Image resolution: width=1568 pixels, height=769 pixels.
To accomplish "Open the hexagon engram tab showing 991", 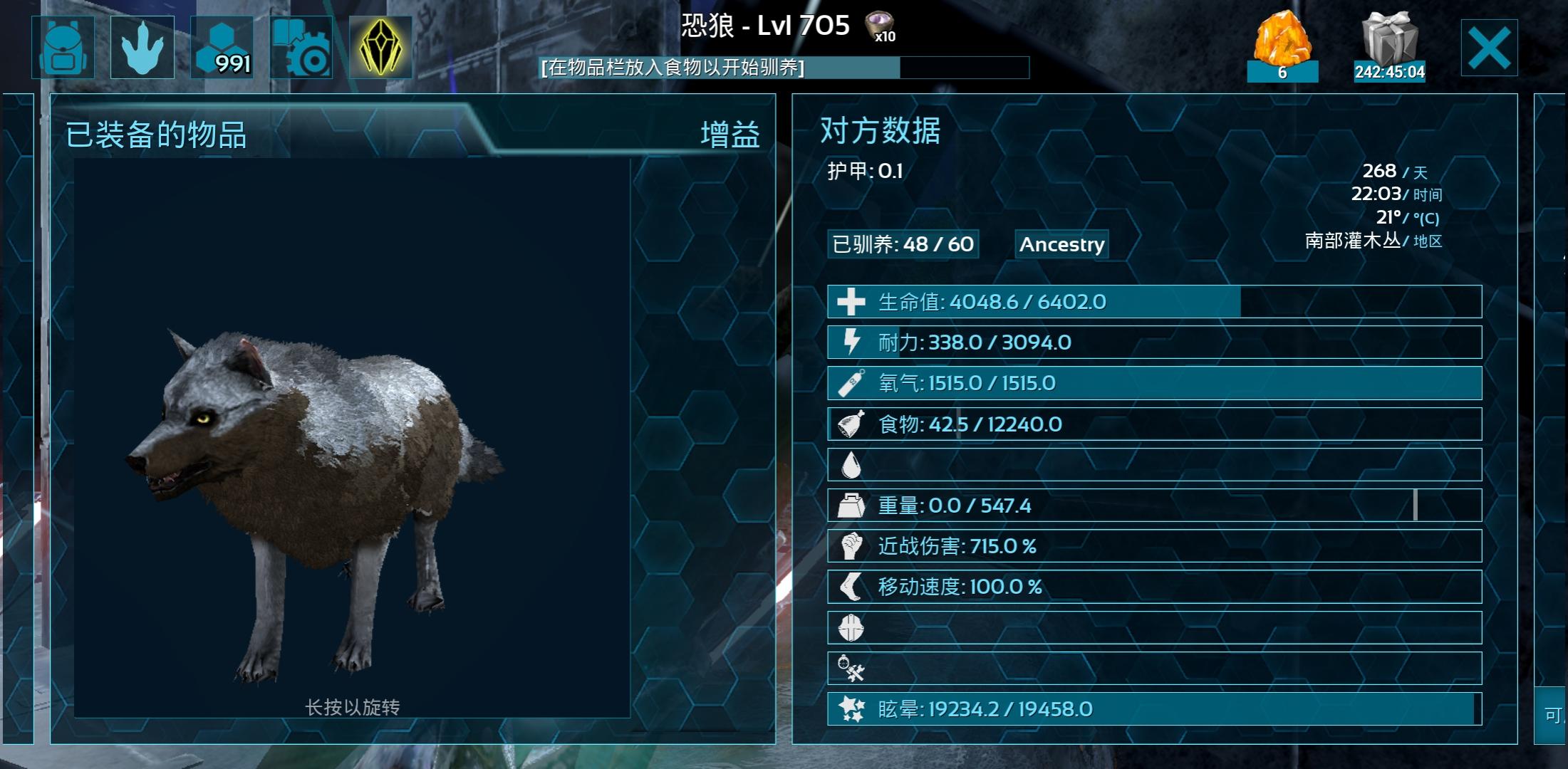I will (x=222, y=47).
